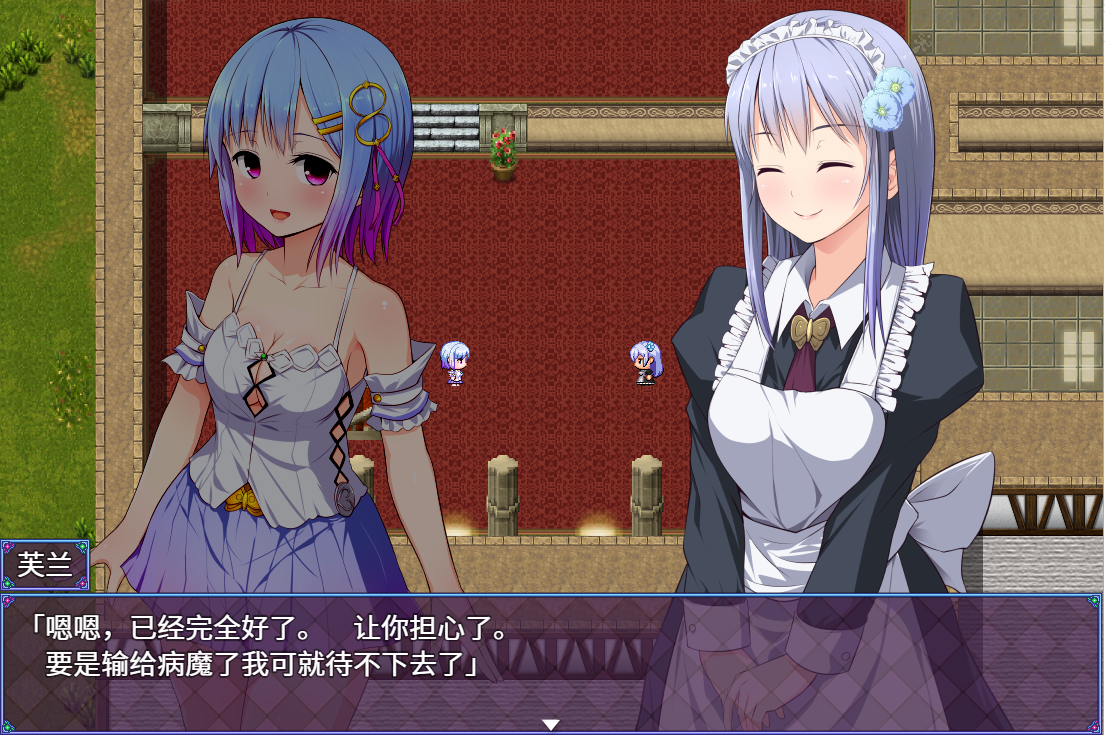Image resolution: width=1105 pixels, height=735 pixels.
Task: Advance dialogue with the white arrow indicator
Action: tap(550, 723)
